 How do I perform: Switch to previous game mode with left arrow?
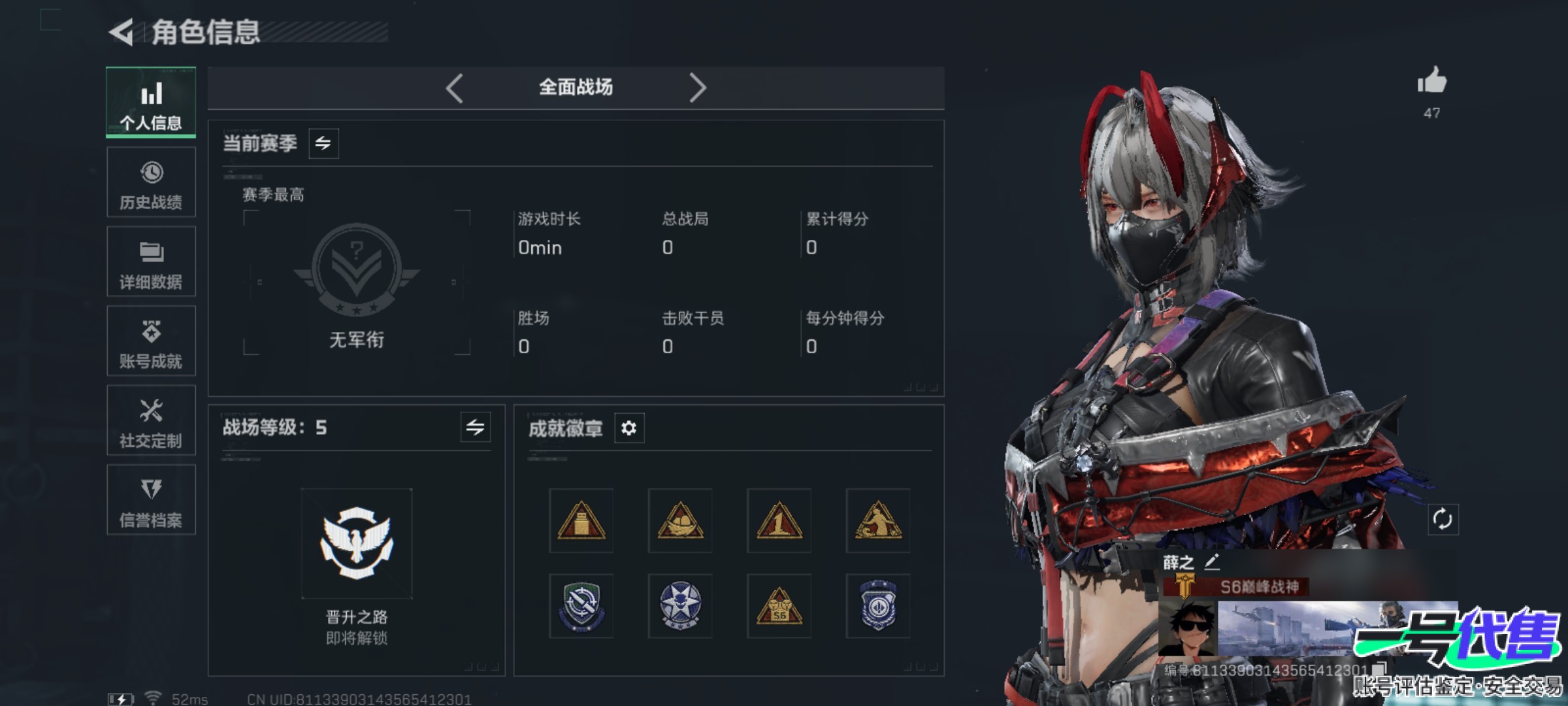click(455, 88)
